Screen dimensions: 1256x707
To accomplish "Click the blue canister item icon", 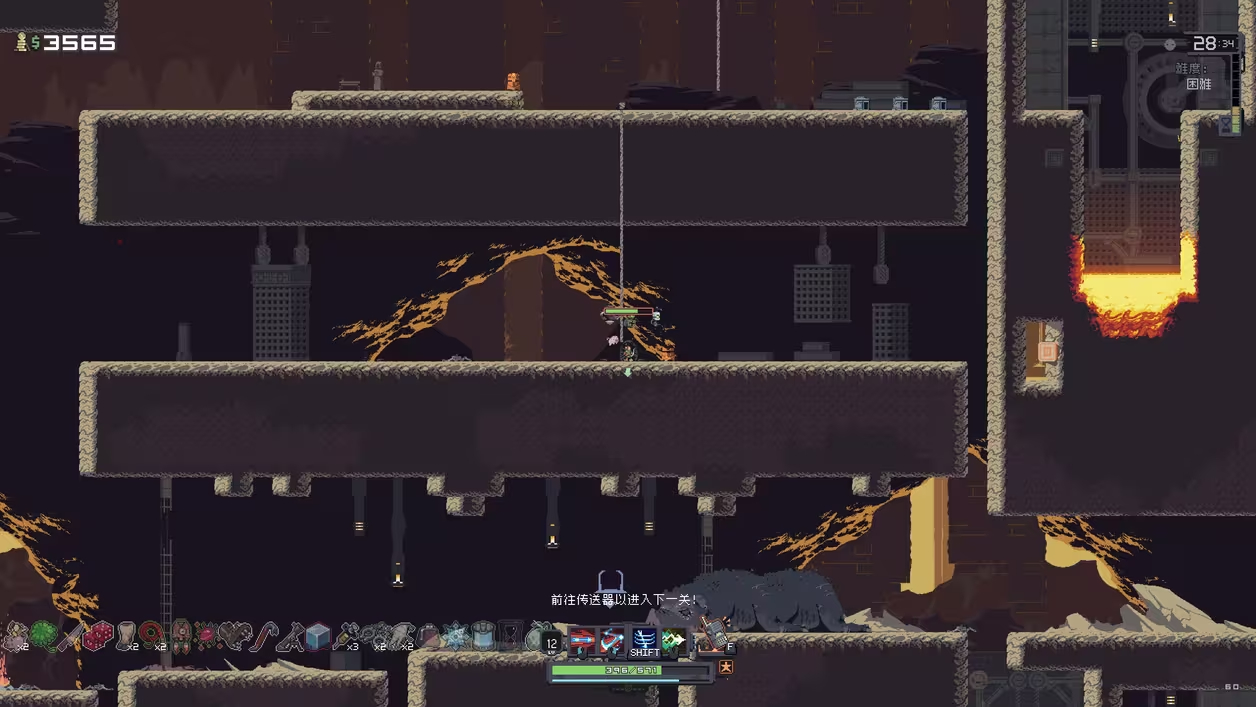I will point(483,636).
